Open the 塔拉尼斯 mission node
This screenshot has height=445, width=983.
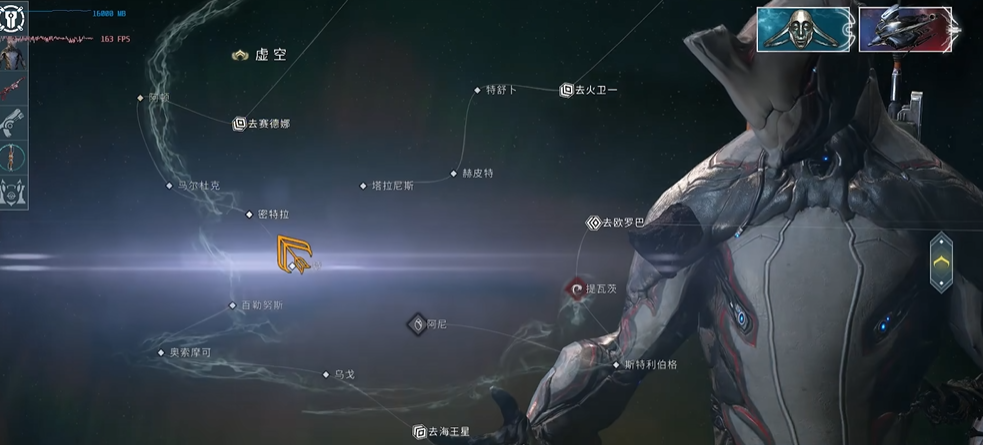364,186
